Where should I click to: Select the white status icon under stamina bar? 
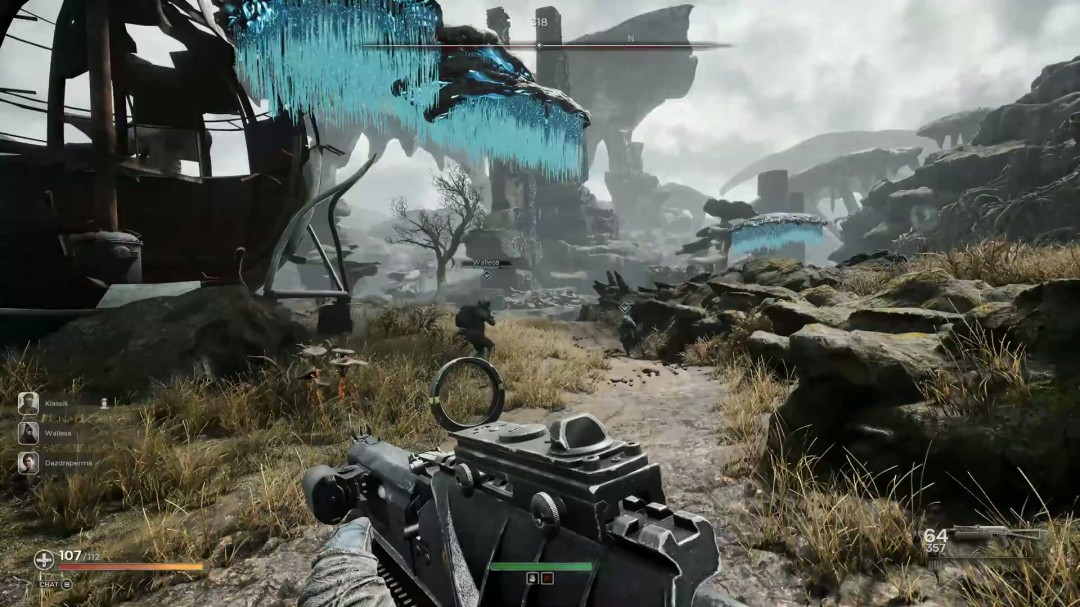coord(532,578)
